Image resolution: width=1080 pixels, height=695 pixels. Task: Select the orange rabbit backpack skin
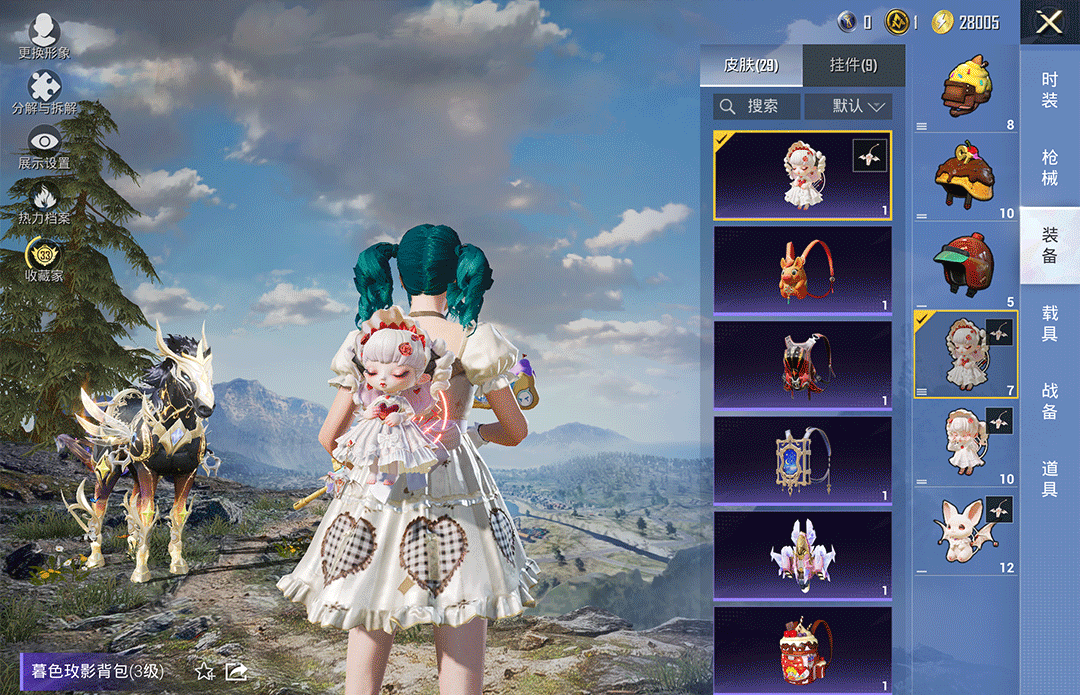point(802,270)
